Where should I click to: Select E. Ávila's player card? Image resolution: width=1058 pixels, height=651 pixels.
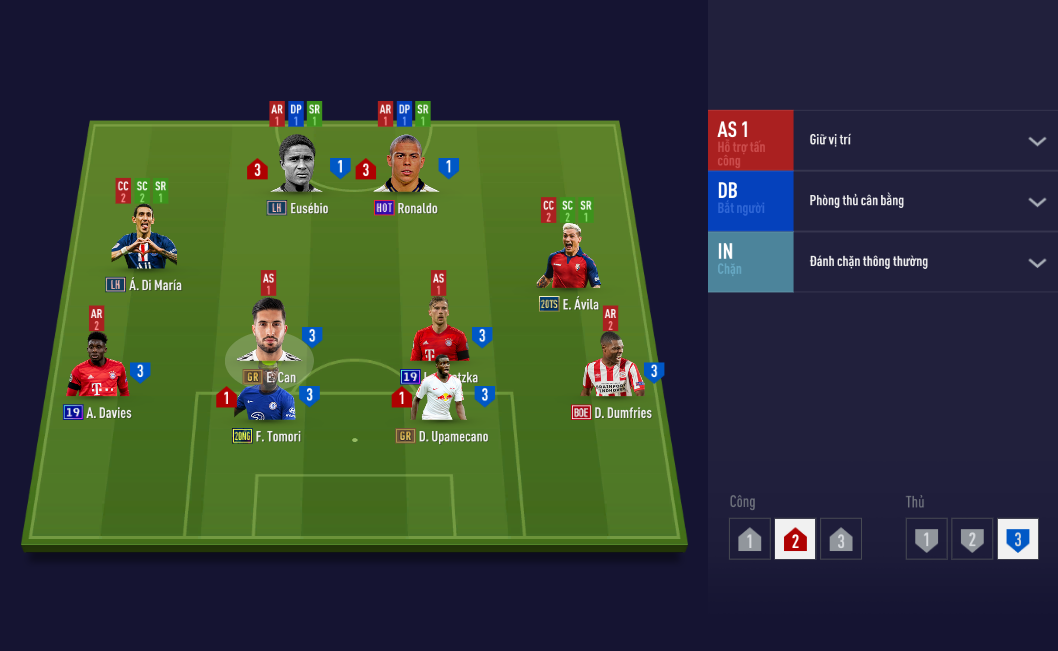568,260
